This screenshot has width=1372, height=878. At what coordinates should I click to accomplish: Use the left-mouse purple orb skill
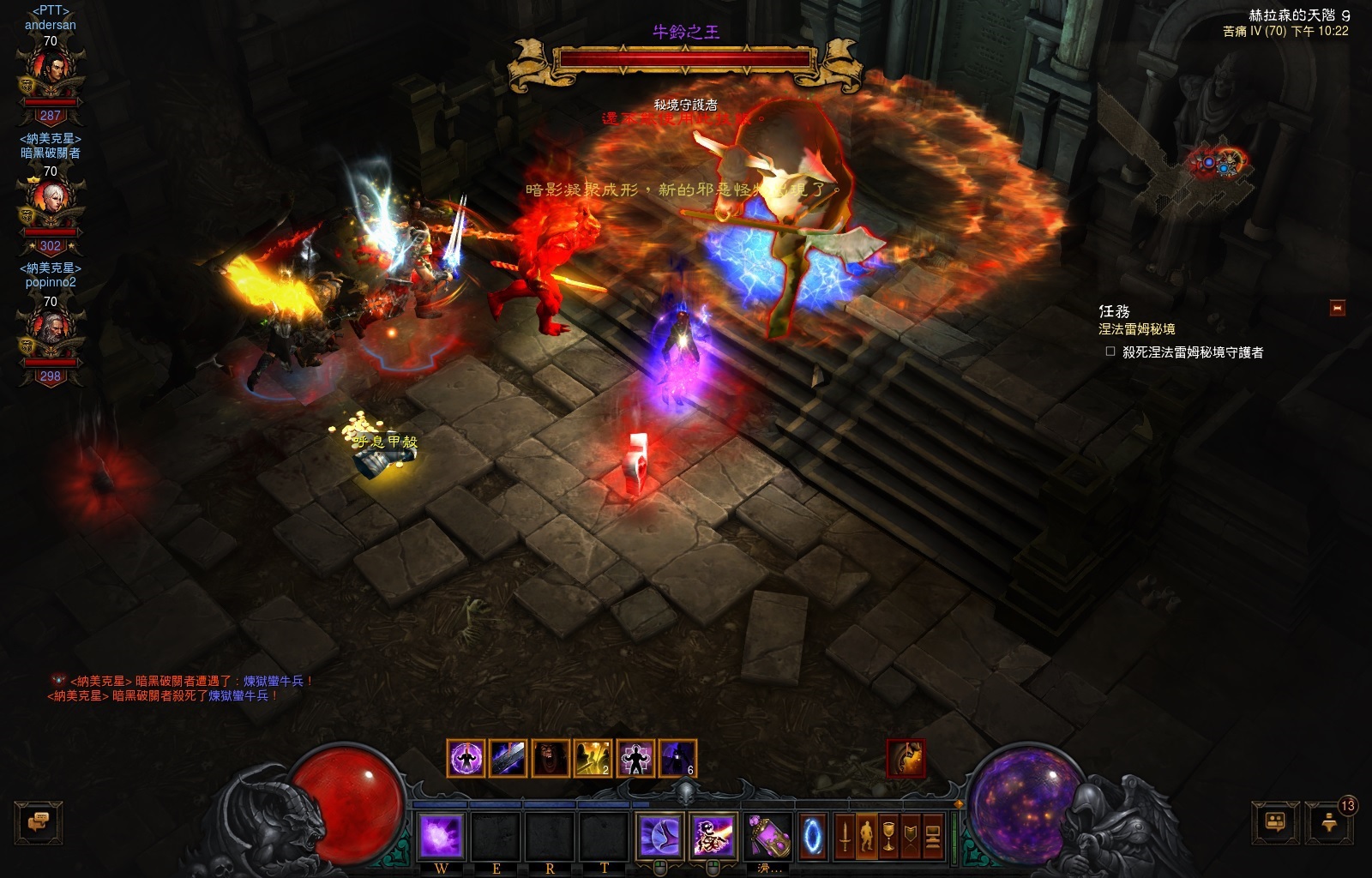659,836
